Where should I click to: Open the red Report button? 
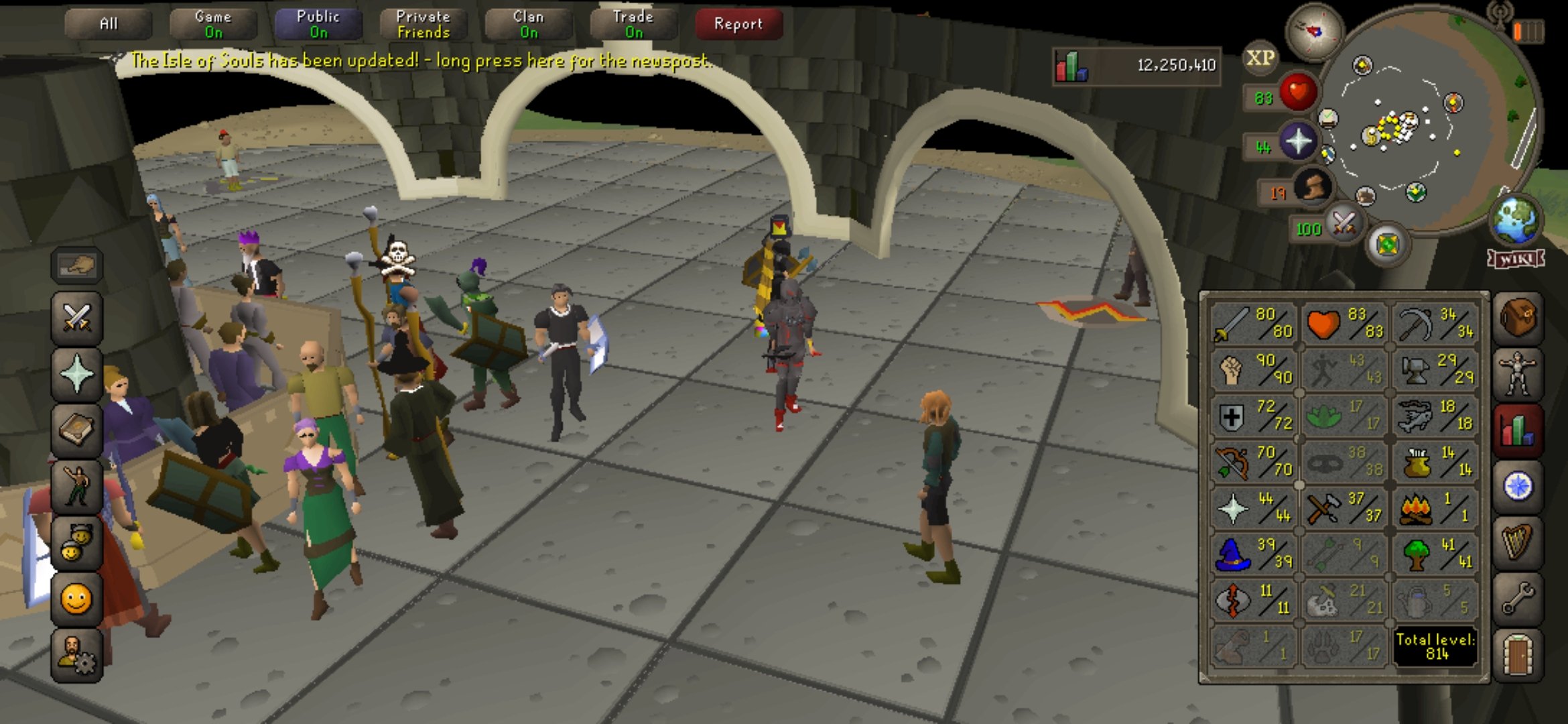point(738,24)
